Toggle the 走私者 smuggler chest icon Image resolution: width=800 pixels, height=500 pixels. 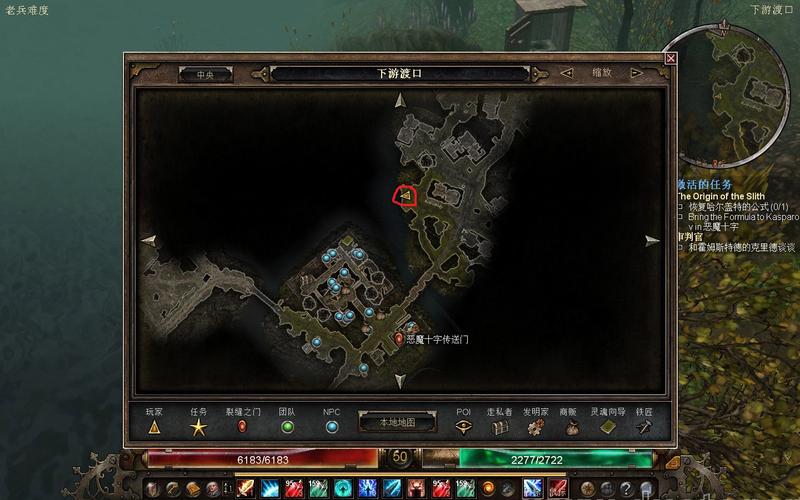pos(499,427)
